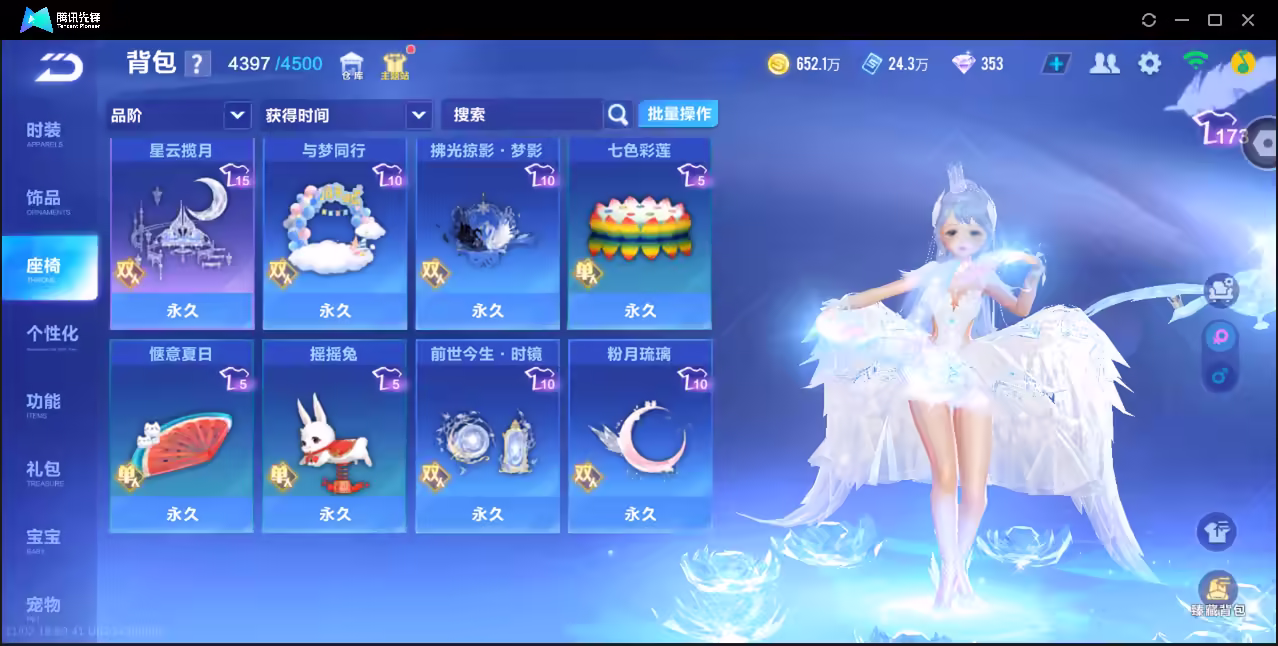Pick the 粉月琉璃 pink moon seat
Viewport: 1278px width, 646px height.
coord(640,437)
